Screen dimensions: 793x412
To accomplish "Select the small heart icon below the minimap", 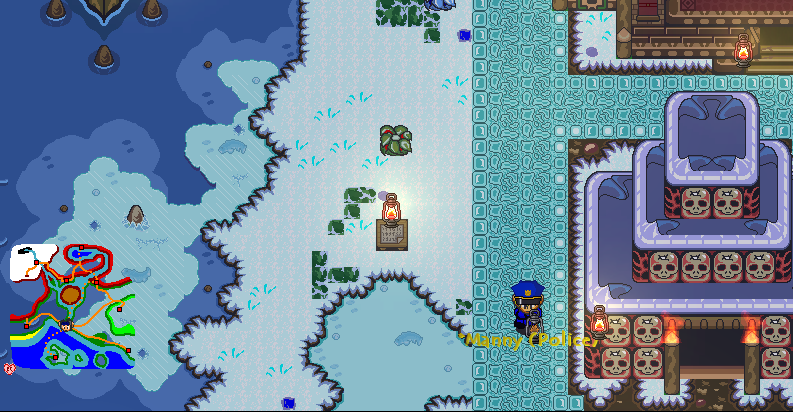I will pos(10,369).
